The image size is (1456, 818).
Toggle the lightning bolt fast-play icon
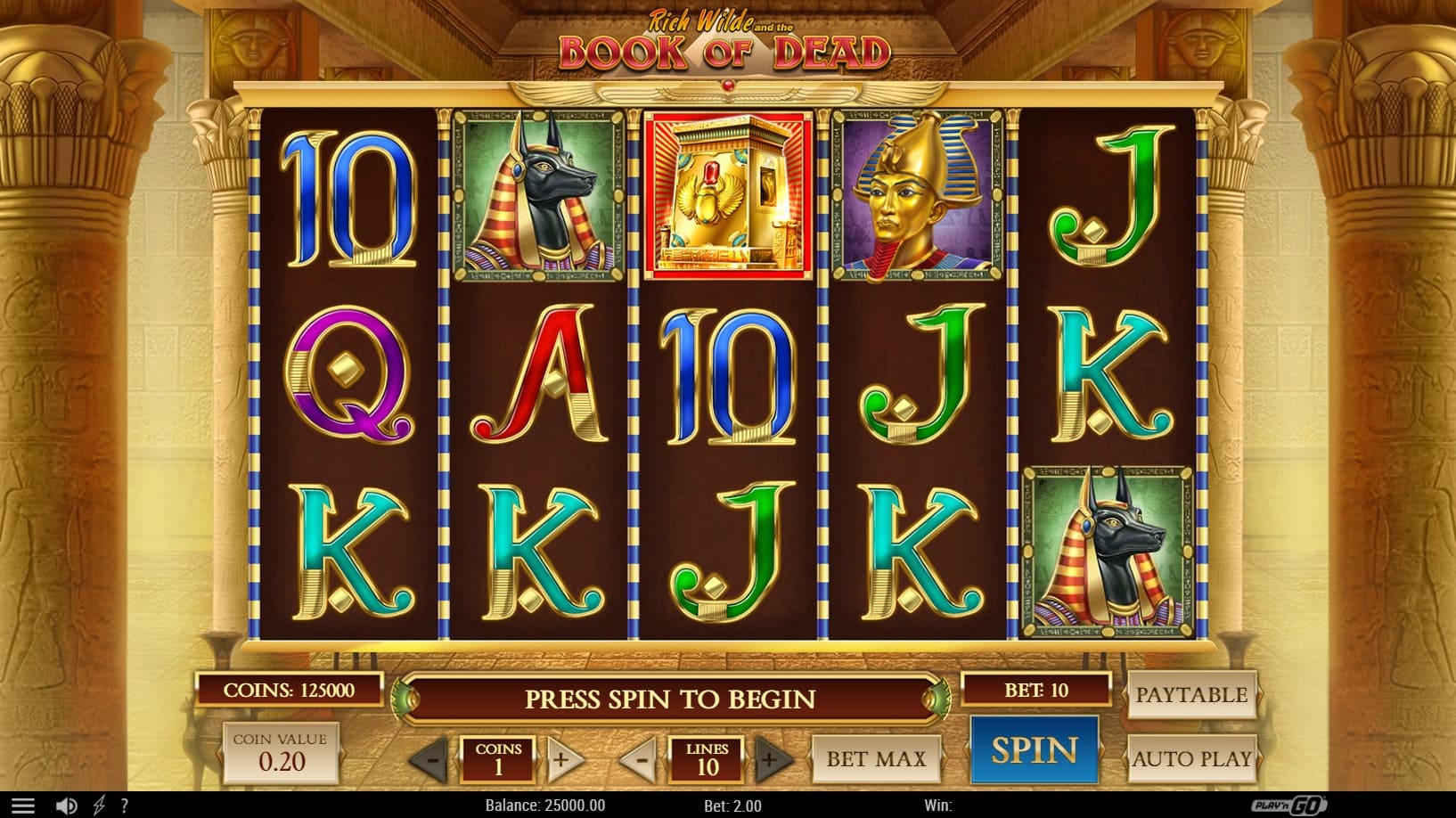click(99, 806)
